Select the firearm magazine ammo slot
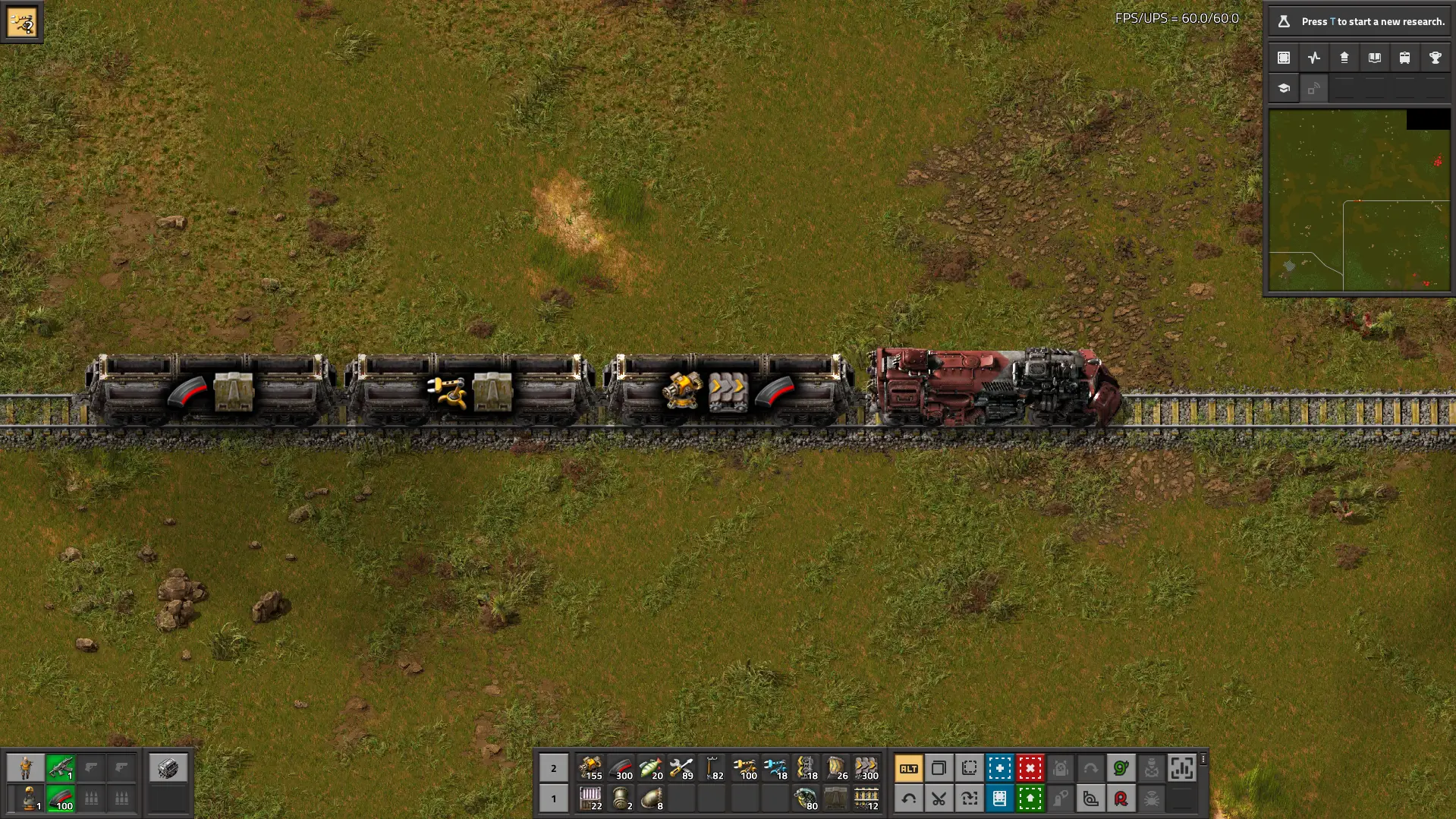Viewport: 1456px width, 819px height. coord(60,799)
